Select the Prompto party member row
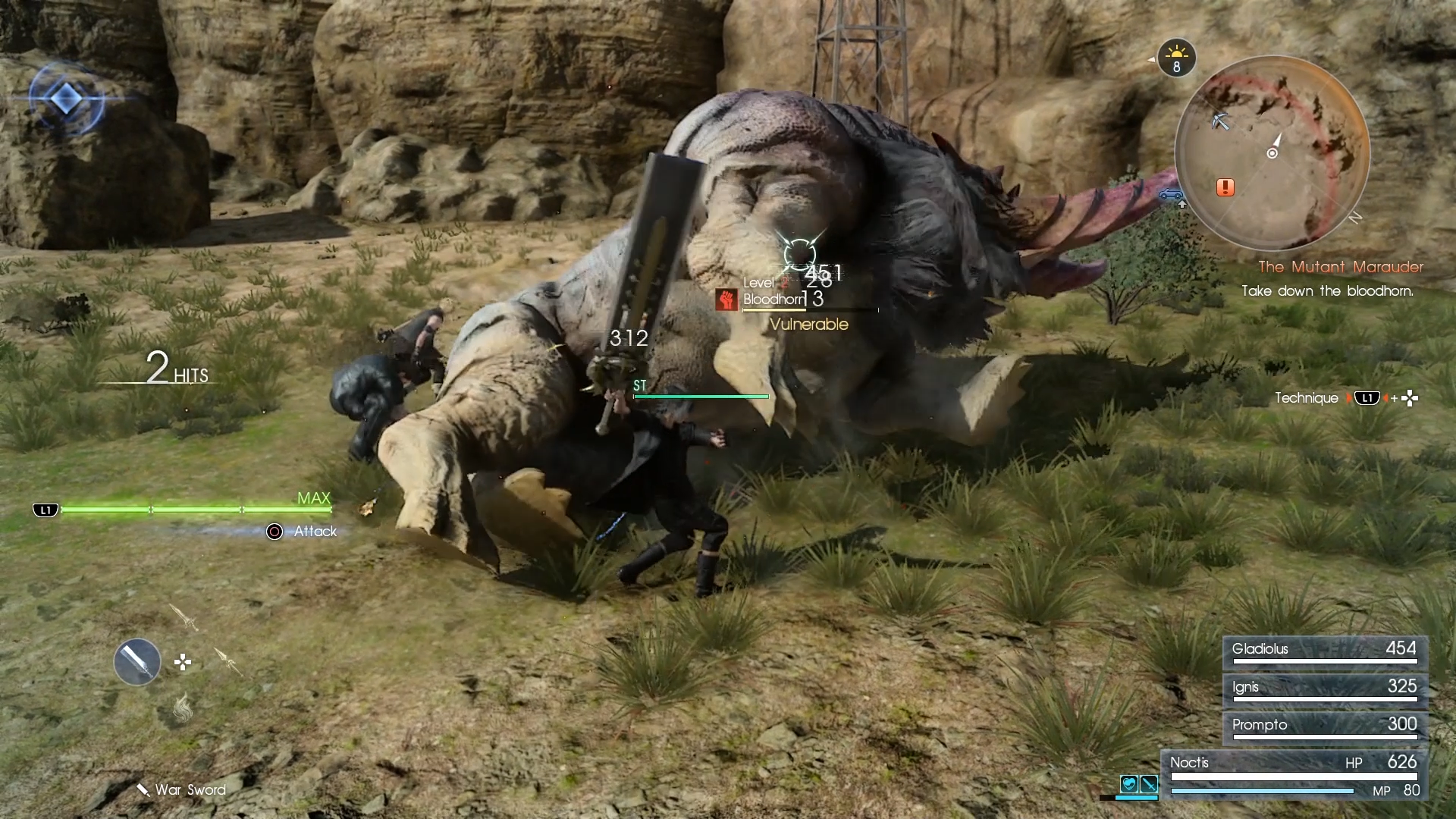This screenshot has width=1456, height=819. click(x=1324, y=726)
